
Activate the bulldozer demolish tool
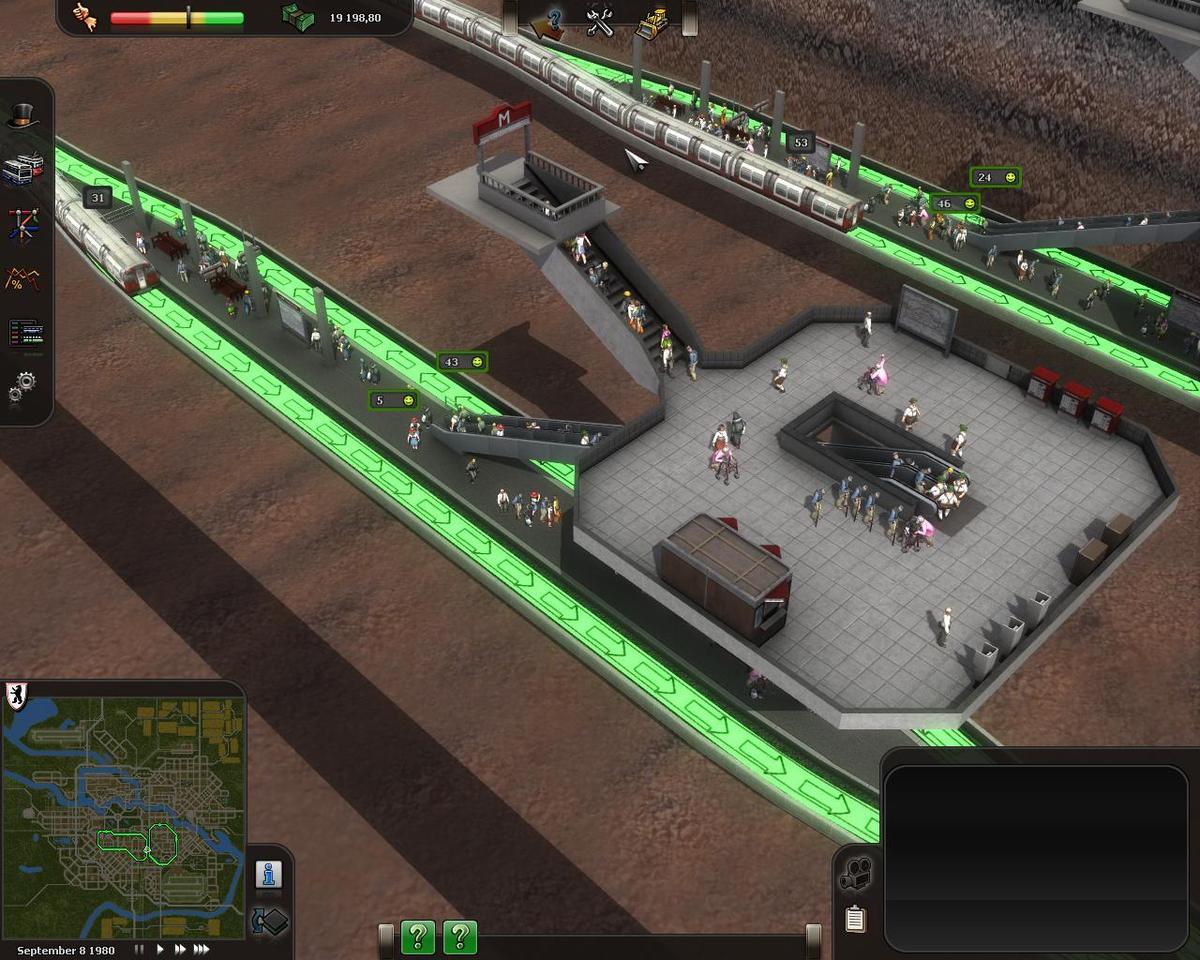tap(655, 22)
